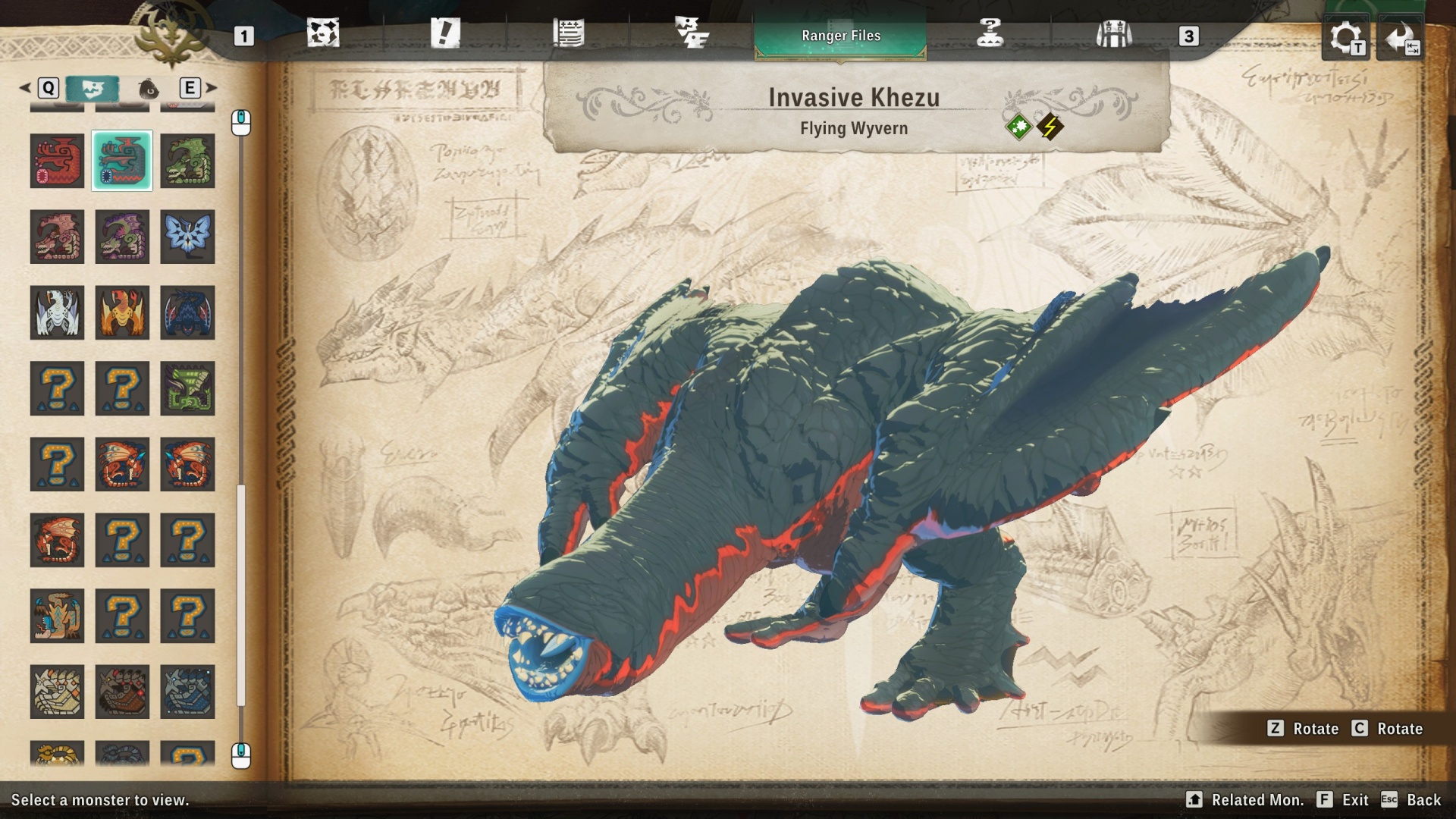
Task: Select the Ranger Files tab
Action: (840, 35)
